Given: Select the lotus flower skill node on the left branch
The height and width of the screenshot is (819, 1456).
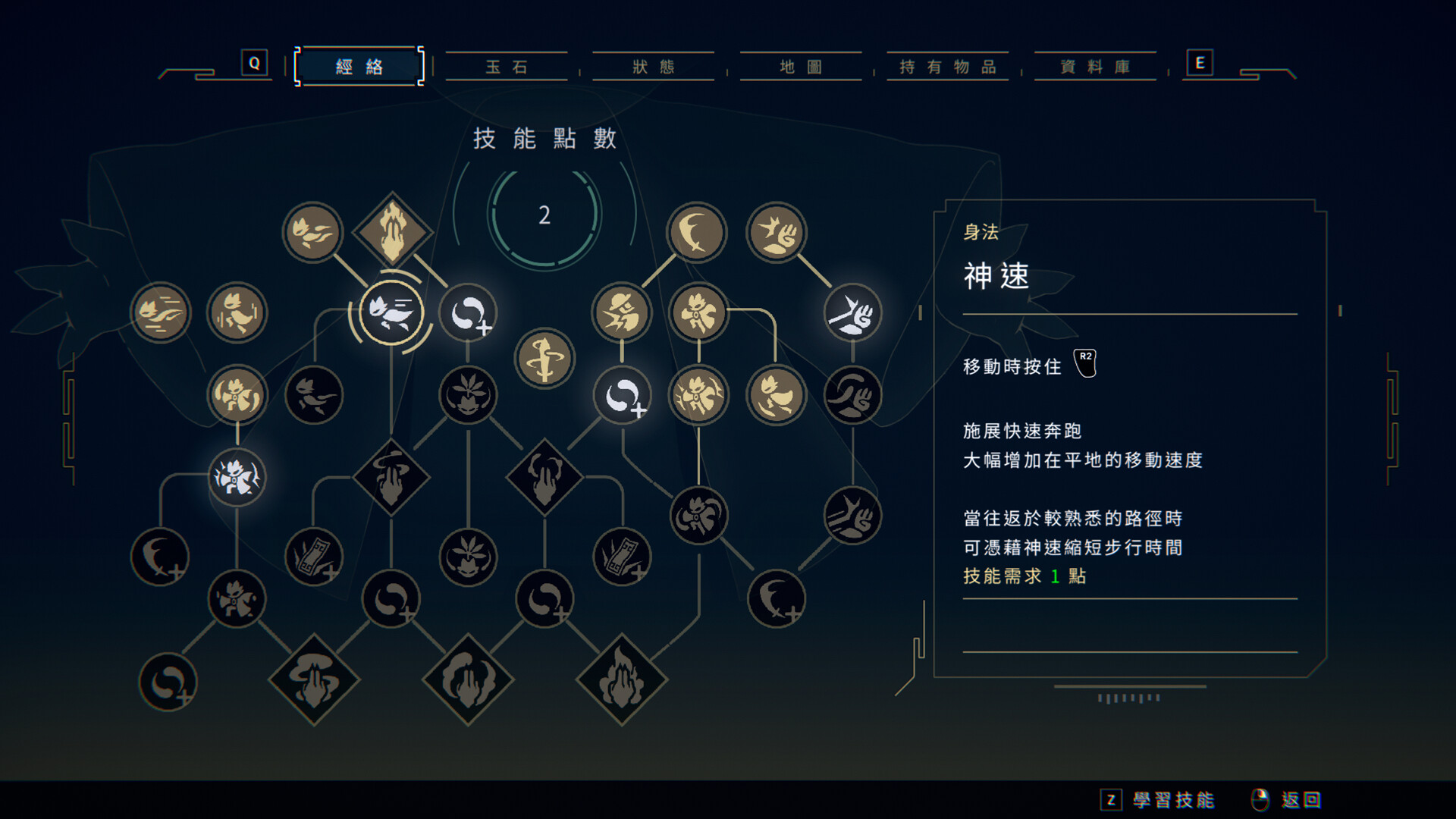Looking at the screenshot, I should point(237,396).
